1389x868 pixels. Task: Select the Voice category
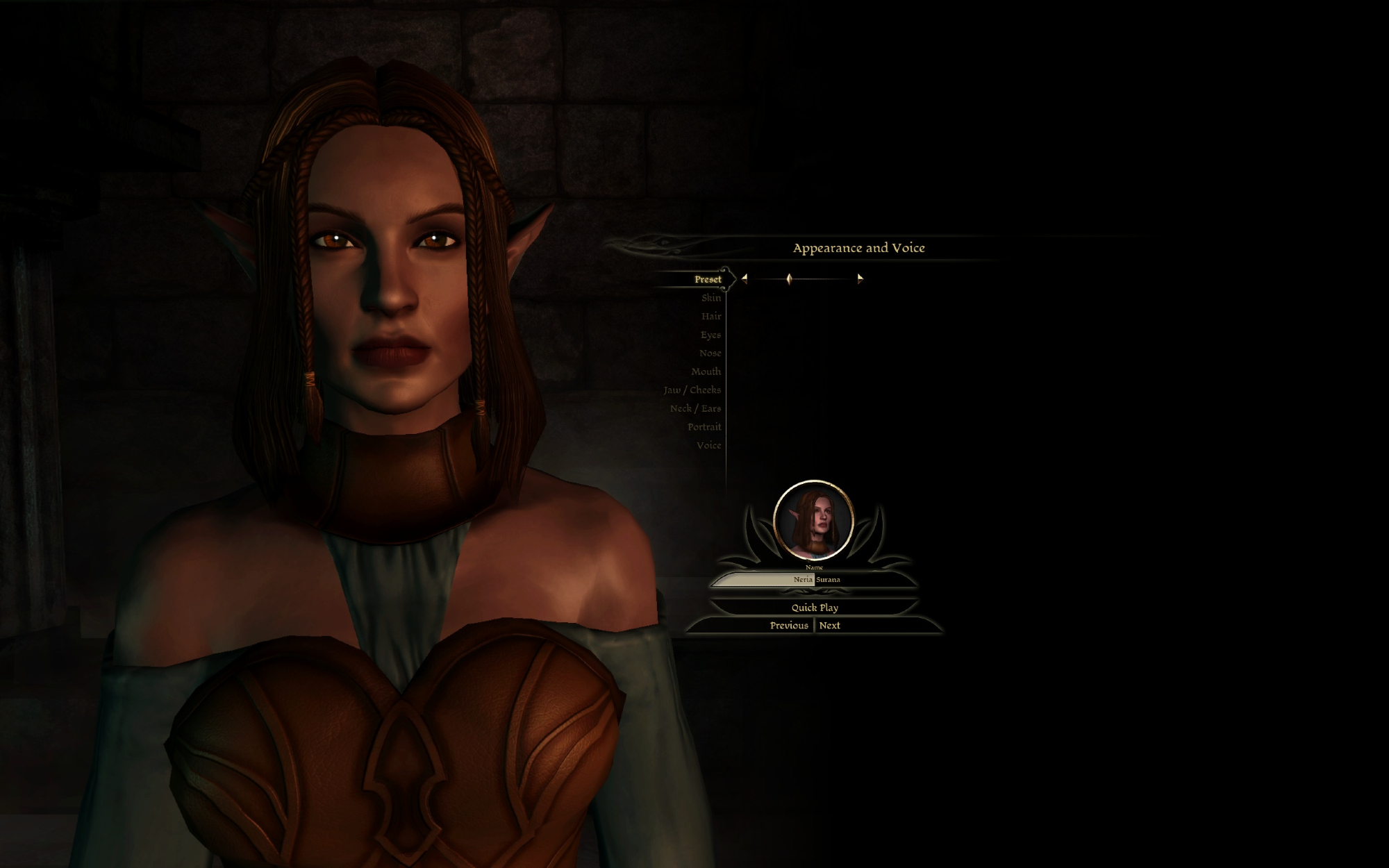tap(708, 445)
